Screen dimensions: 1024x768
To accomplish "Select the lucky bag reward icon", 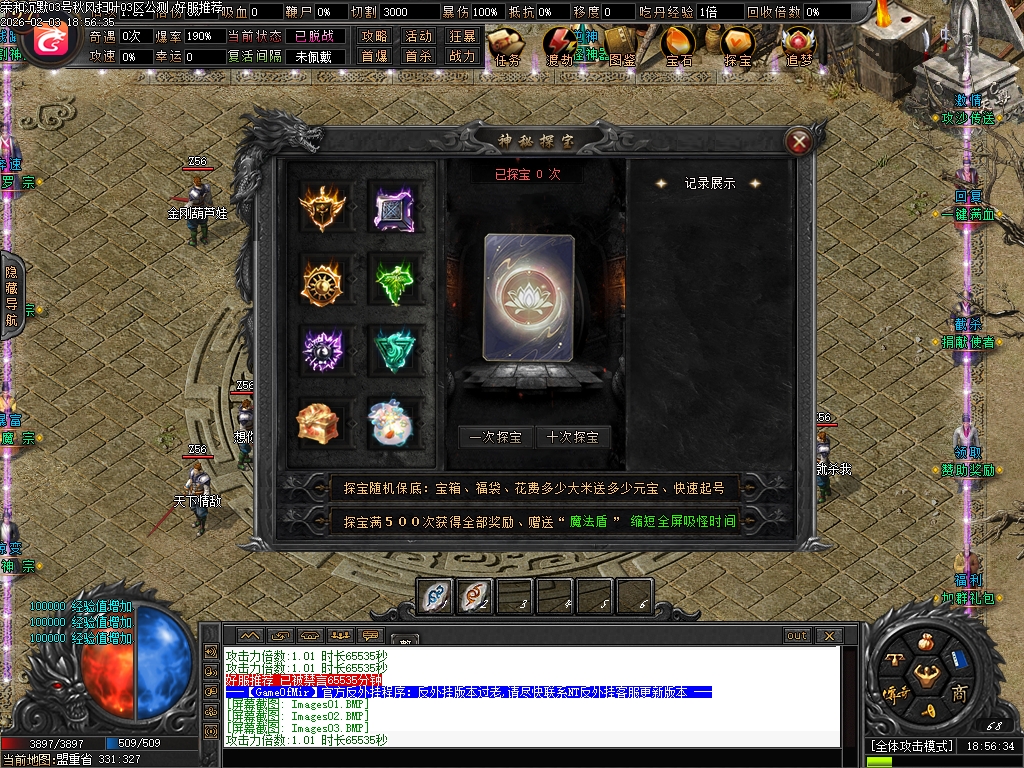I will pos(392,421).
